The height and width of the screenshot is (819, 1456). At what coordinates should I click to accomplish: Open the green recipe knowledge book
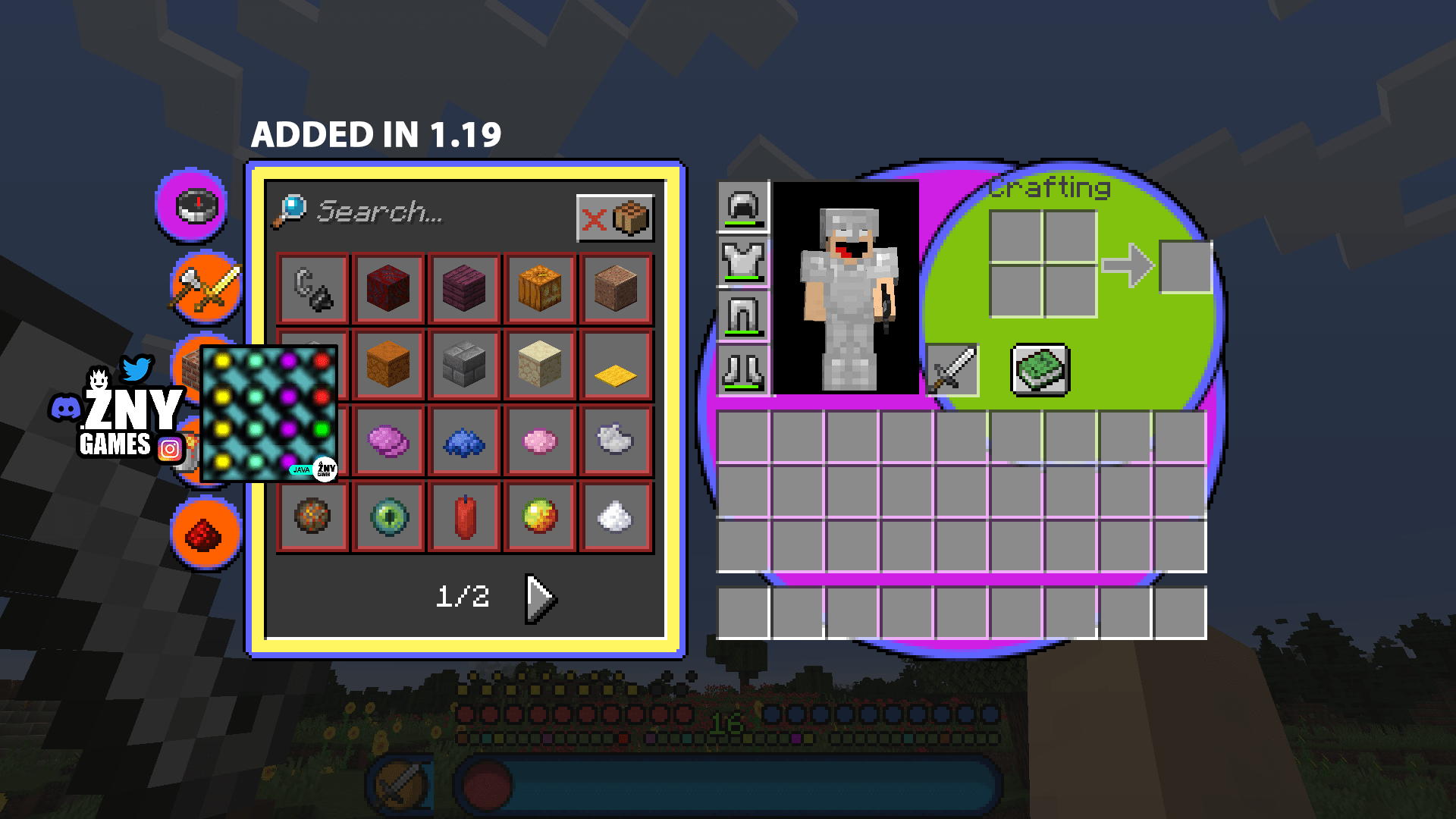pos(1039,369)
